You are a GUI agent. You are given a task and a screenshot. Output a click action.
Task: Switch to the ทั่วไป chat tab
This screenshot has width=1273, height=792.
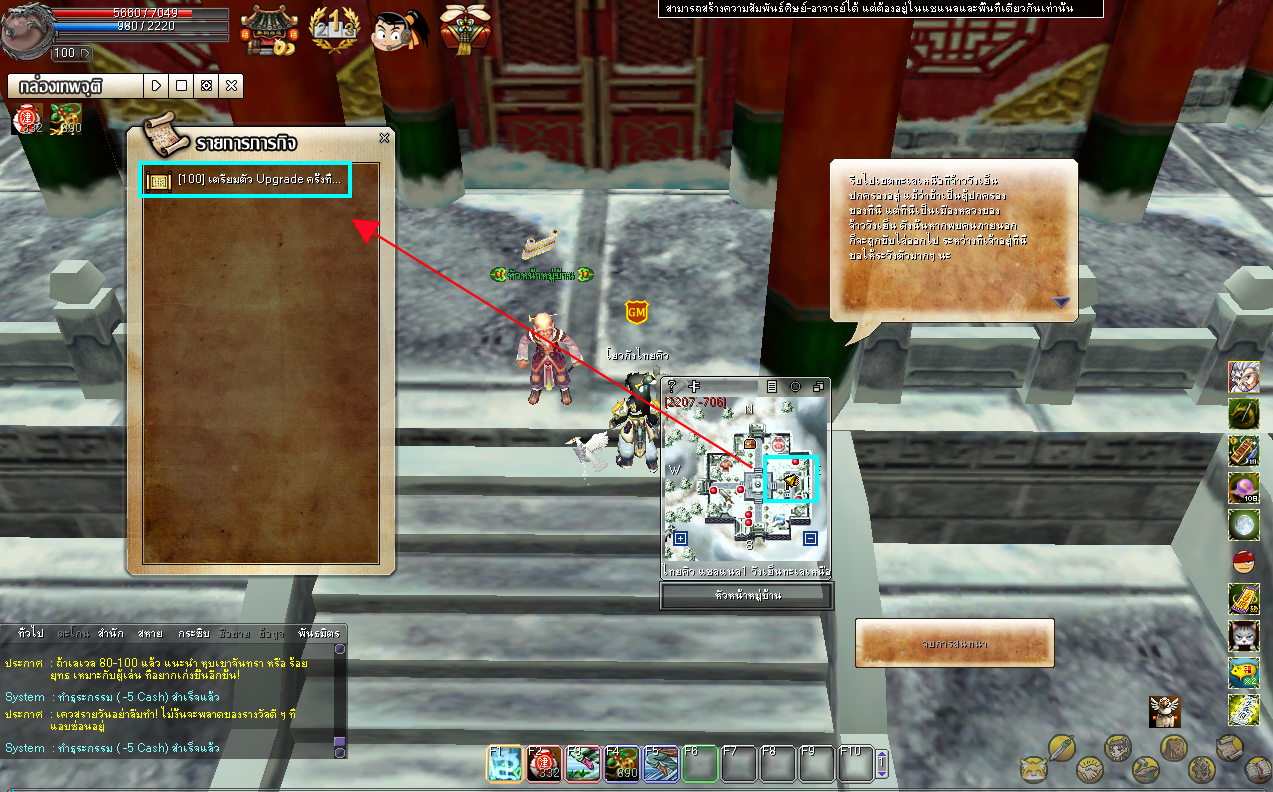31,634
